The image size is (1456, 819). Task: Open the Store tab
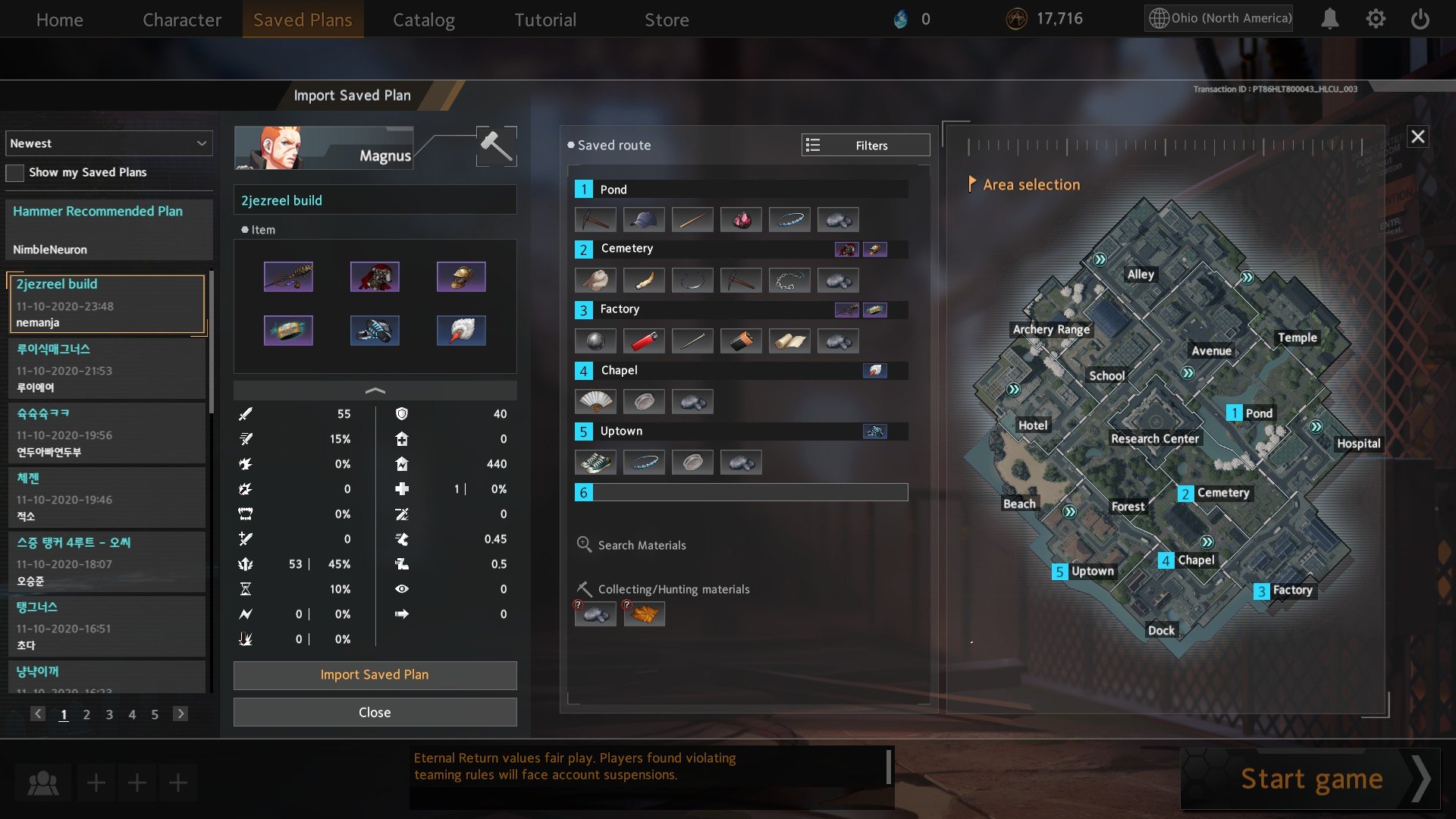tap(667, 20)
